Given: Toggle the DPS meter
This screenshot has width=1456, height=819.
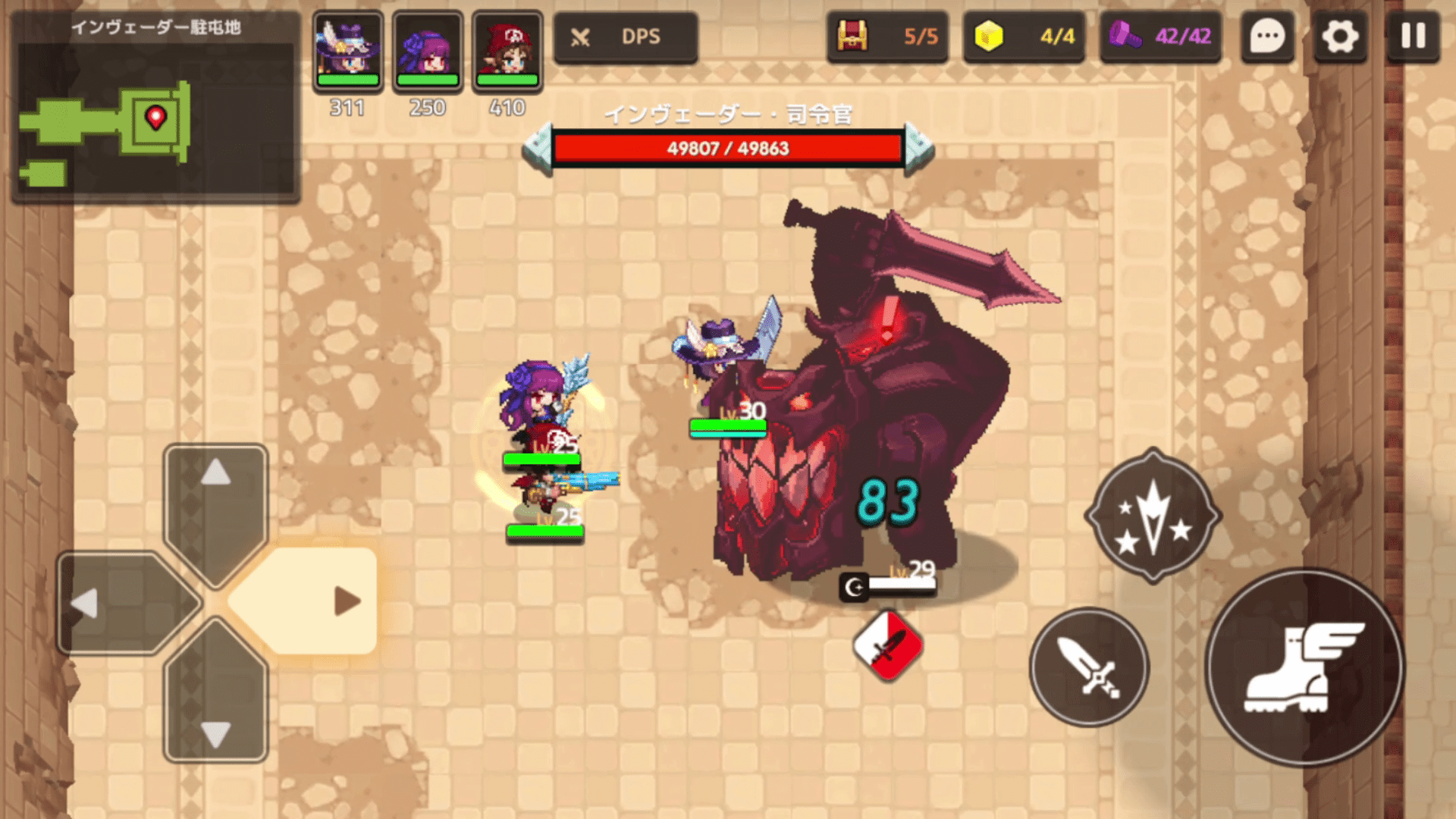Looking at the screenshot, I should point(625,36).
